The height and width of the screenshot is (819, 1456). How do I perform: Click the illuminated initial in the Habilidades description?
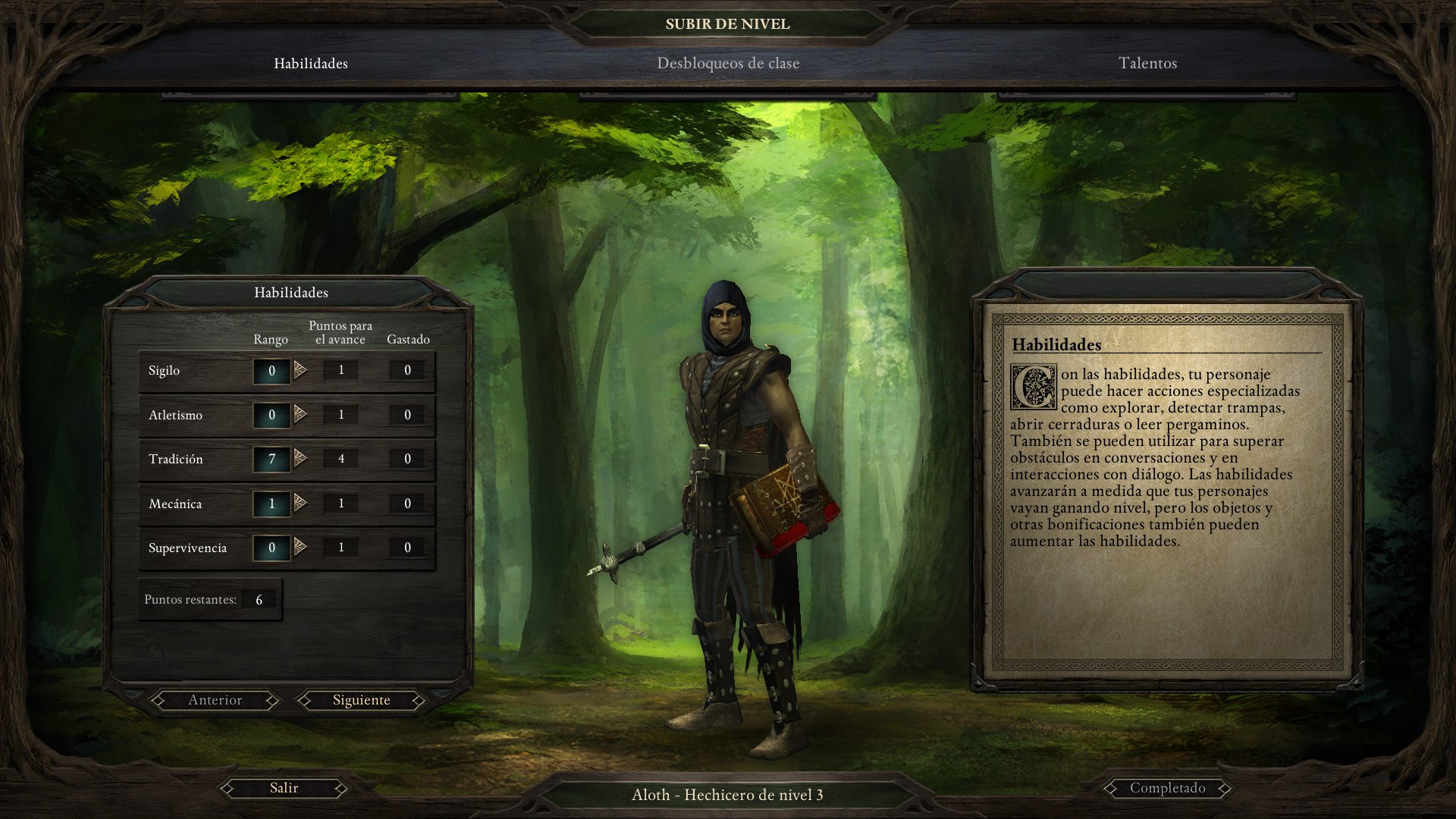click(1036, 388)
